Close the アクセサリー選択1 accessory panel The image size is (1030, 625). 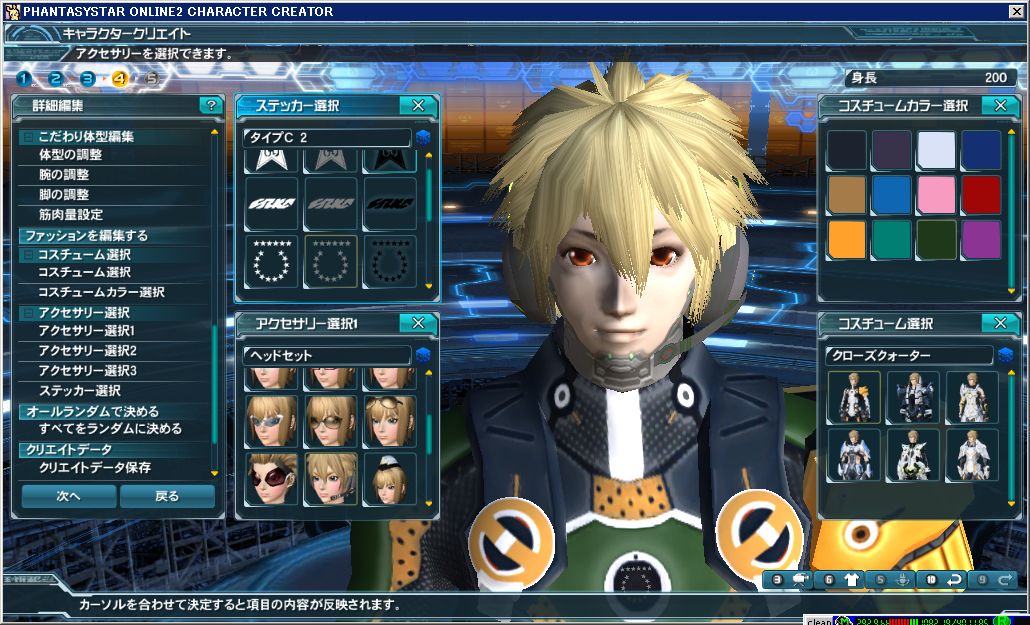coord(418,323)
